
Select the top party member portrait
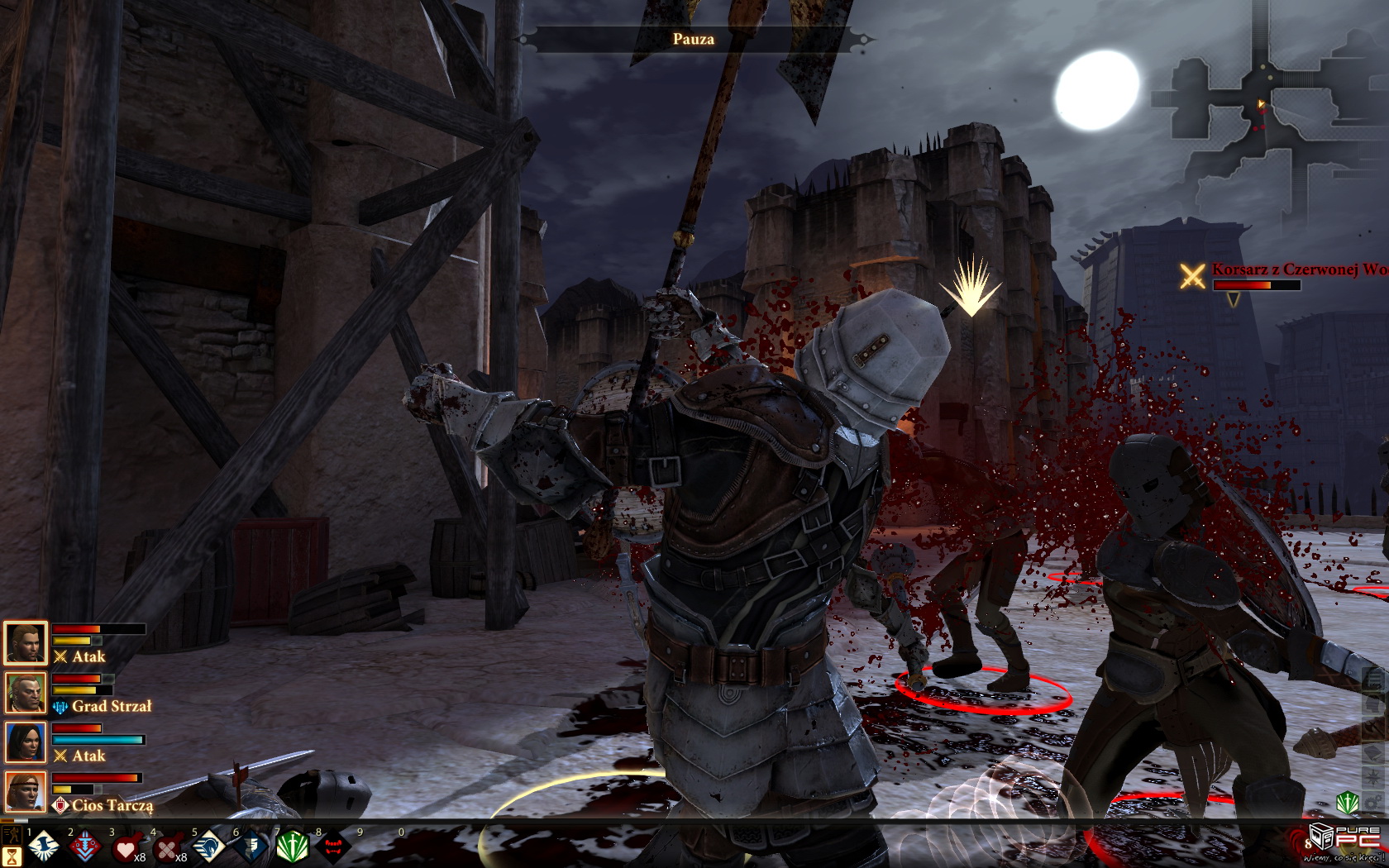[x=25, y=642]
